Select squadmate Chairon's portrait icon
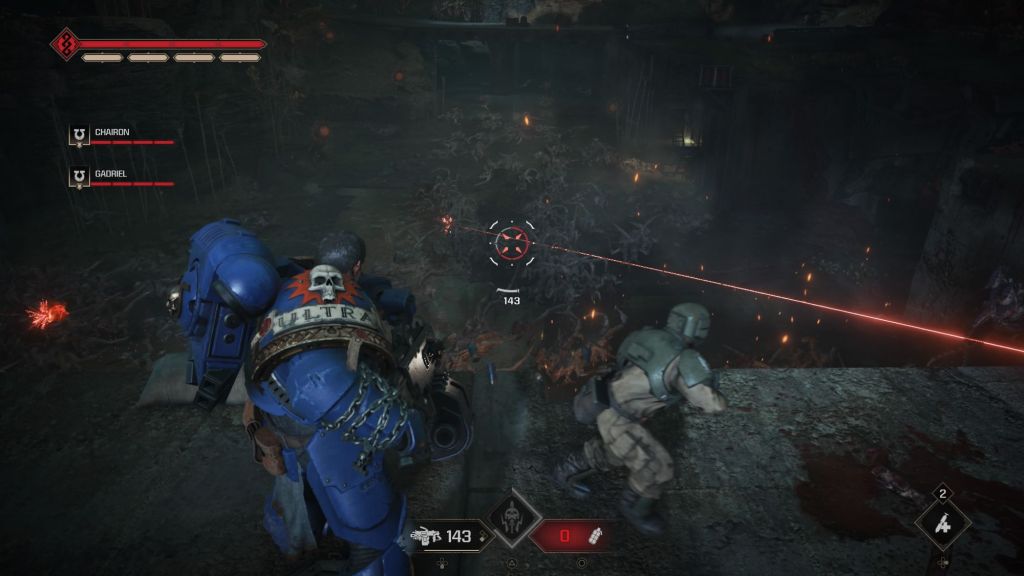Viewport: 1024px width, 576px height. pyautogui.click(x=79, y=135)
